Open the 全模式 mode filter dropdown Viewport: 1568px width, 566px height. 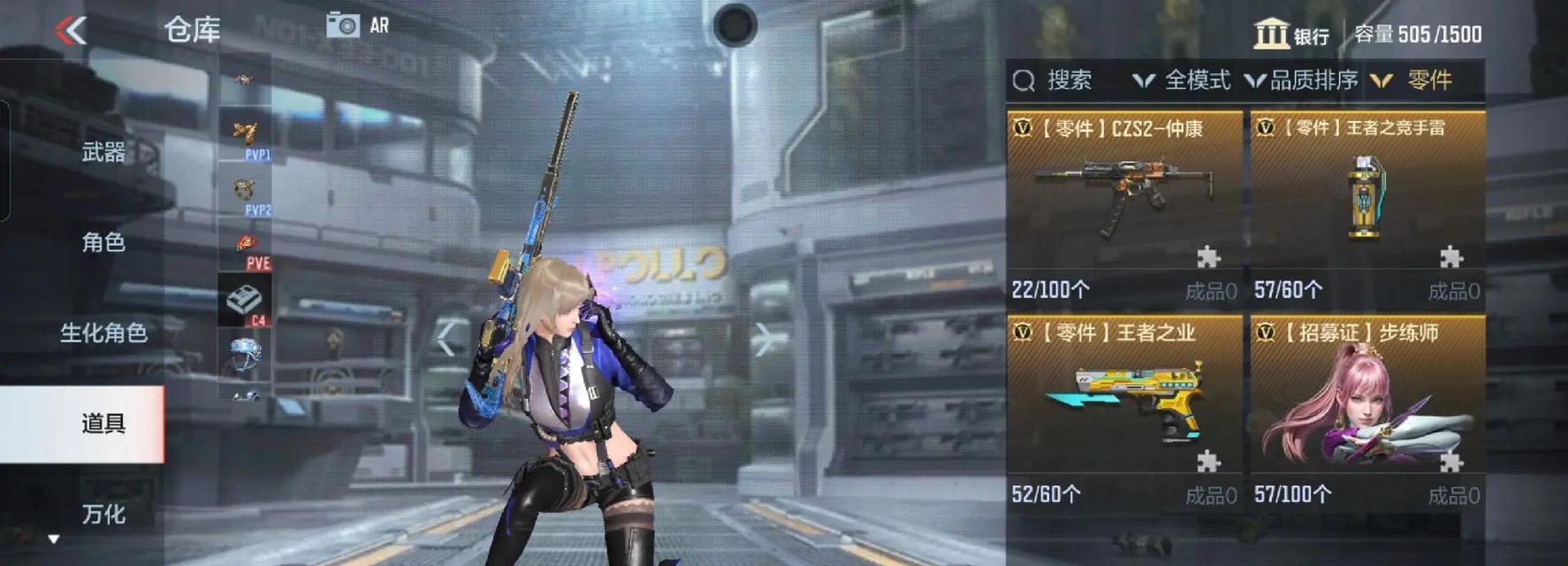[x=1183, y=80]
